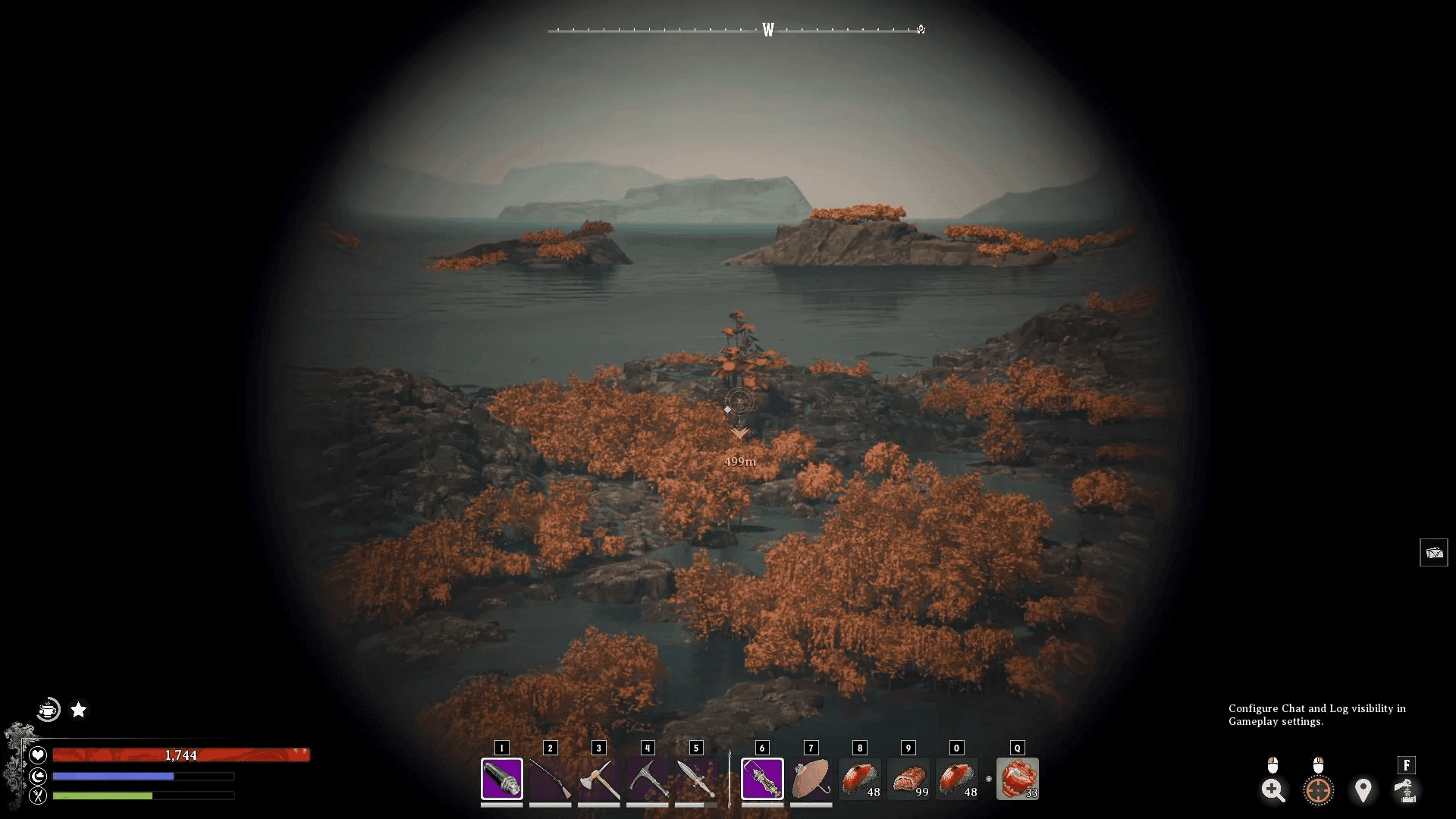Choose the axe hotbar slot
The height and width of the screenshot is (819, 1456).
598,779
